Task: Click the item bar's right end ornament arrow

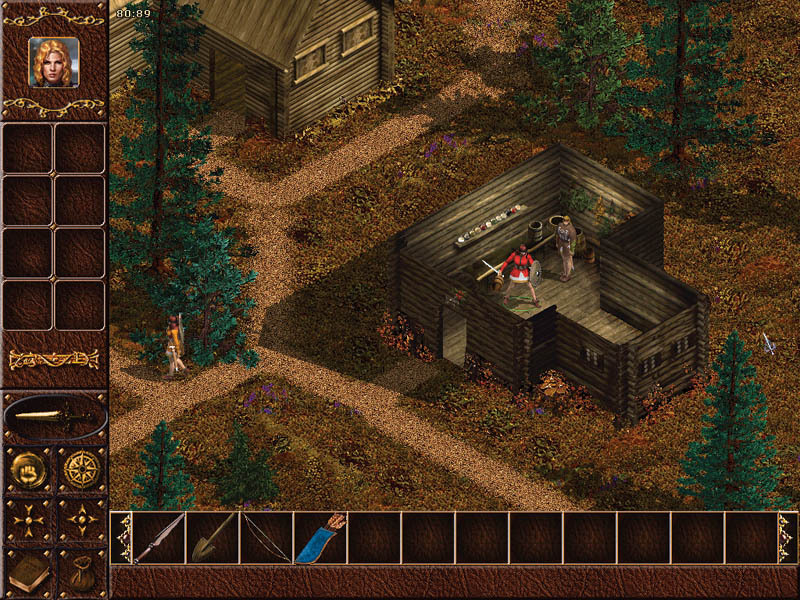Action: [787, 538]
